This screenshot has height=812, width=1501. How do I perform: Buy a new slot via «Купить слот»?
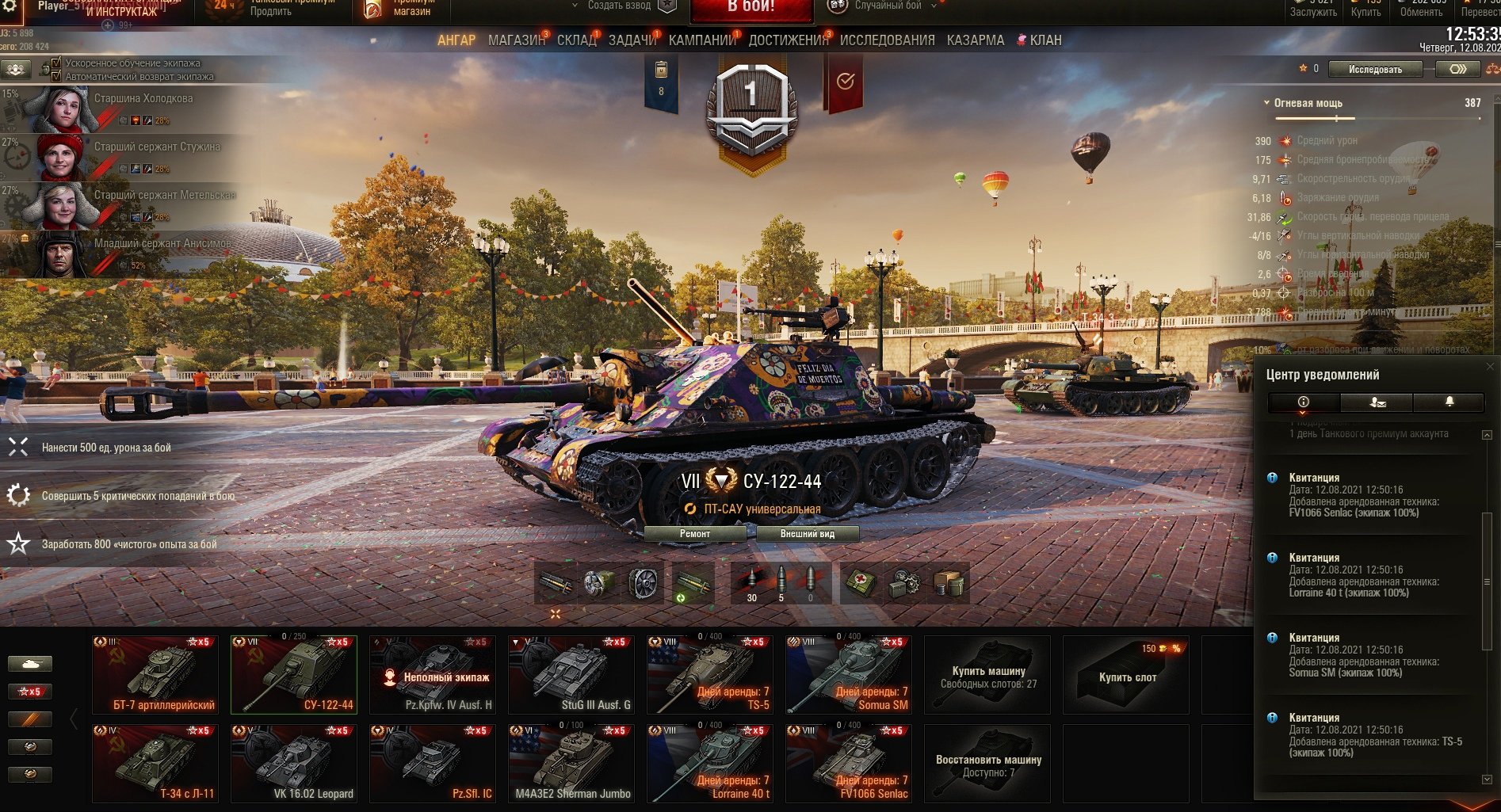pos(1126,675)
